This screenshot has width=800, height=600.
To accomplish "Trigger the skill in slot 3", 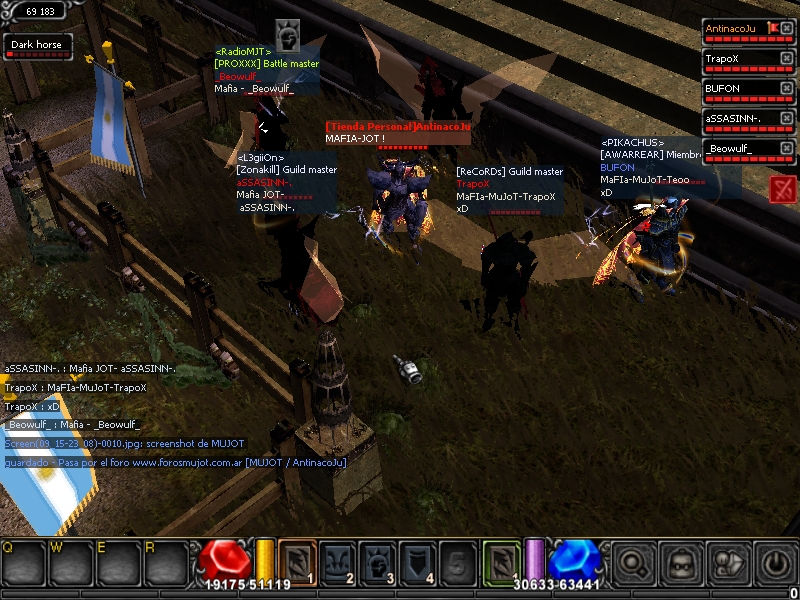I will pos(377,562).
